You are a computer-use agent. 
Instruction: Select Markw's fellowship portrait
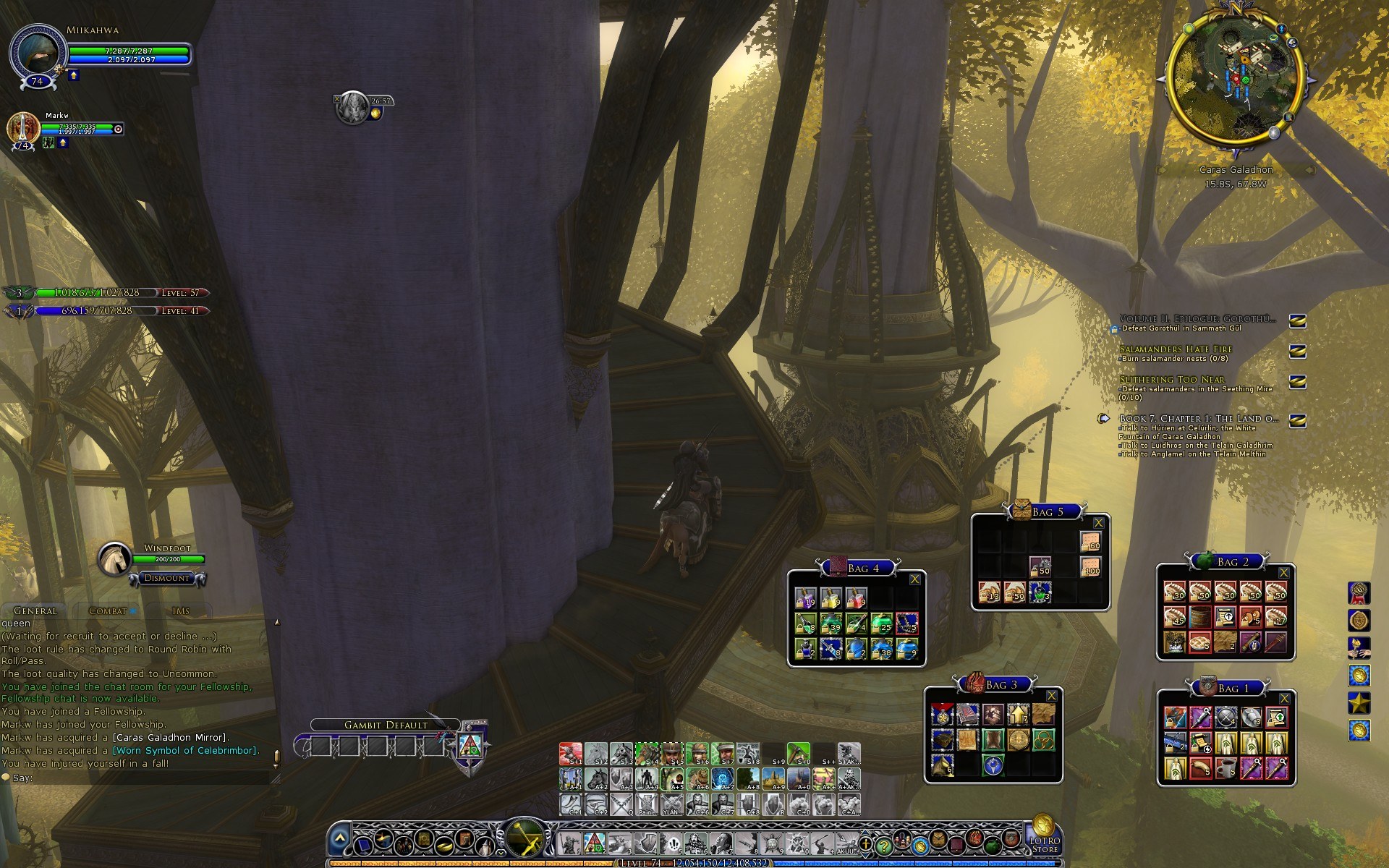(23, 129)
